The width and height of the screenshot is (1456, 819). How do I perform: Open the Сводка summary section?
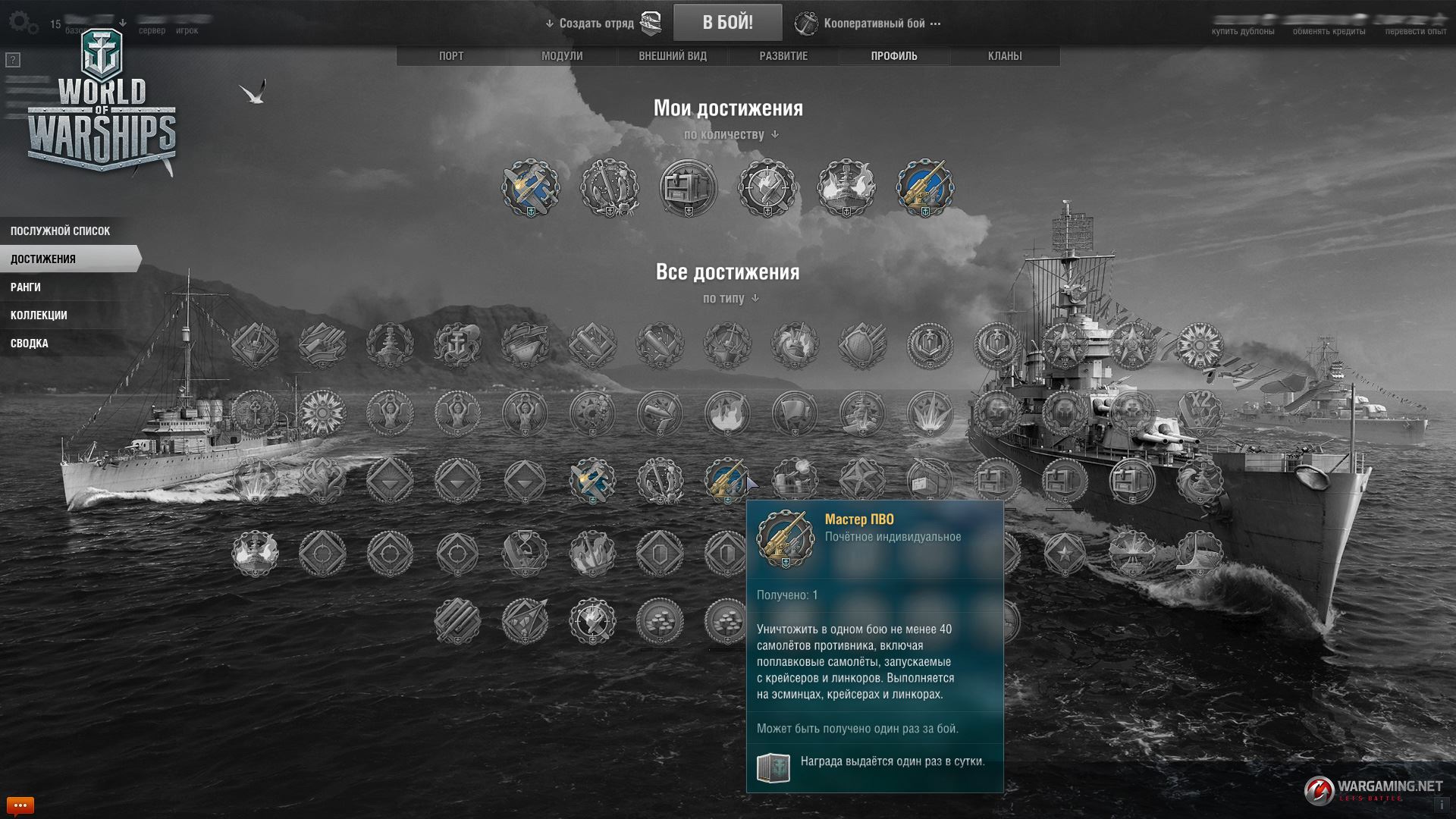pos(30,344)
